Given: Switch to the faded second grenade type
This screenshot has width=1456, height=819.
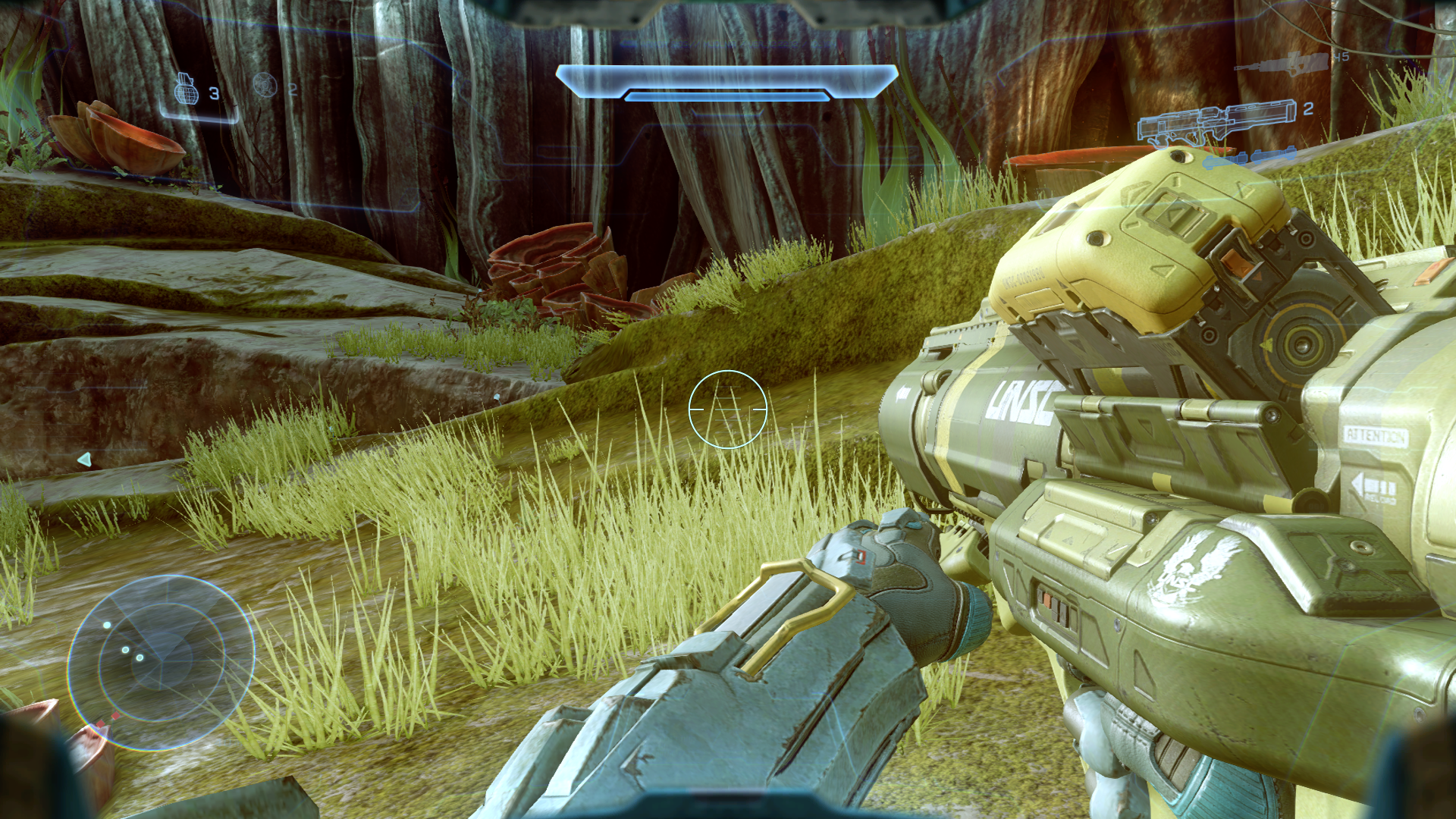Looking at the screenshot, I should pos(265,86).
